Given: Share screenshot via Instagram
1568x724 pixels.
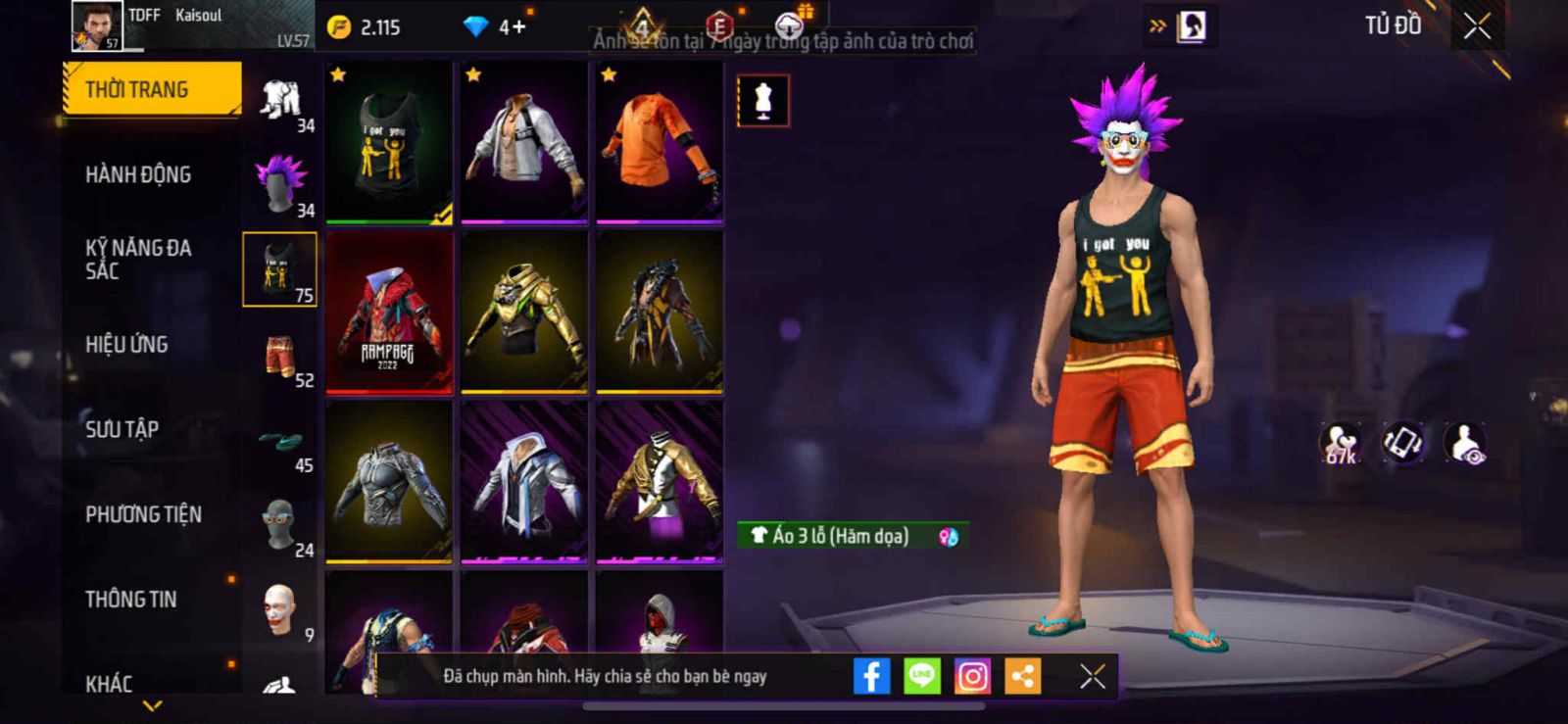Looking at the screenshot, I should click(972, 676).
